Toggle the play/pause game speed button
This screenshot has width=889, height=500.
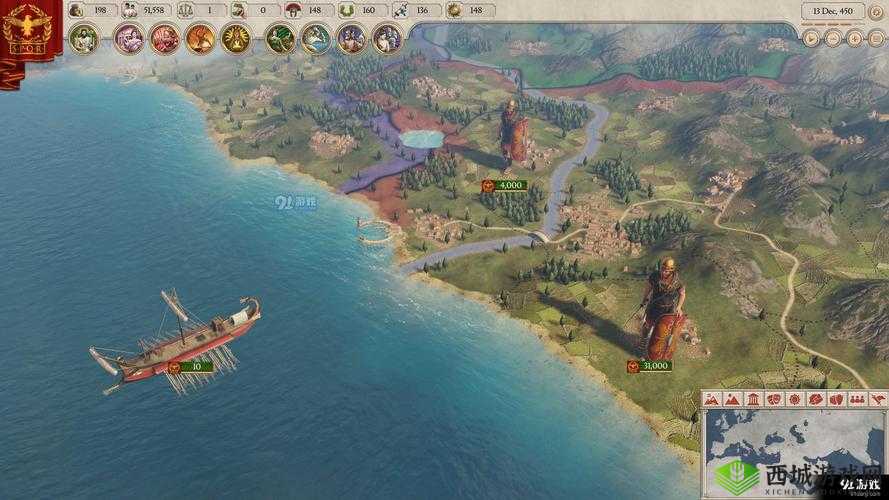[812, 38]
